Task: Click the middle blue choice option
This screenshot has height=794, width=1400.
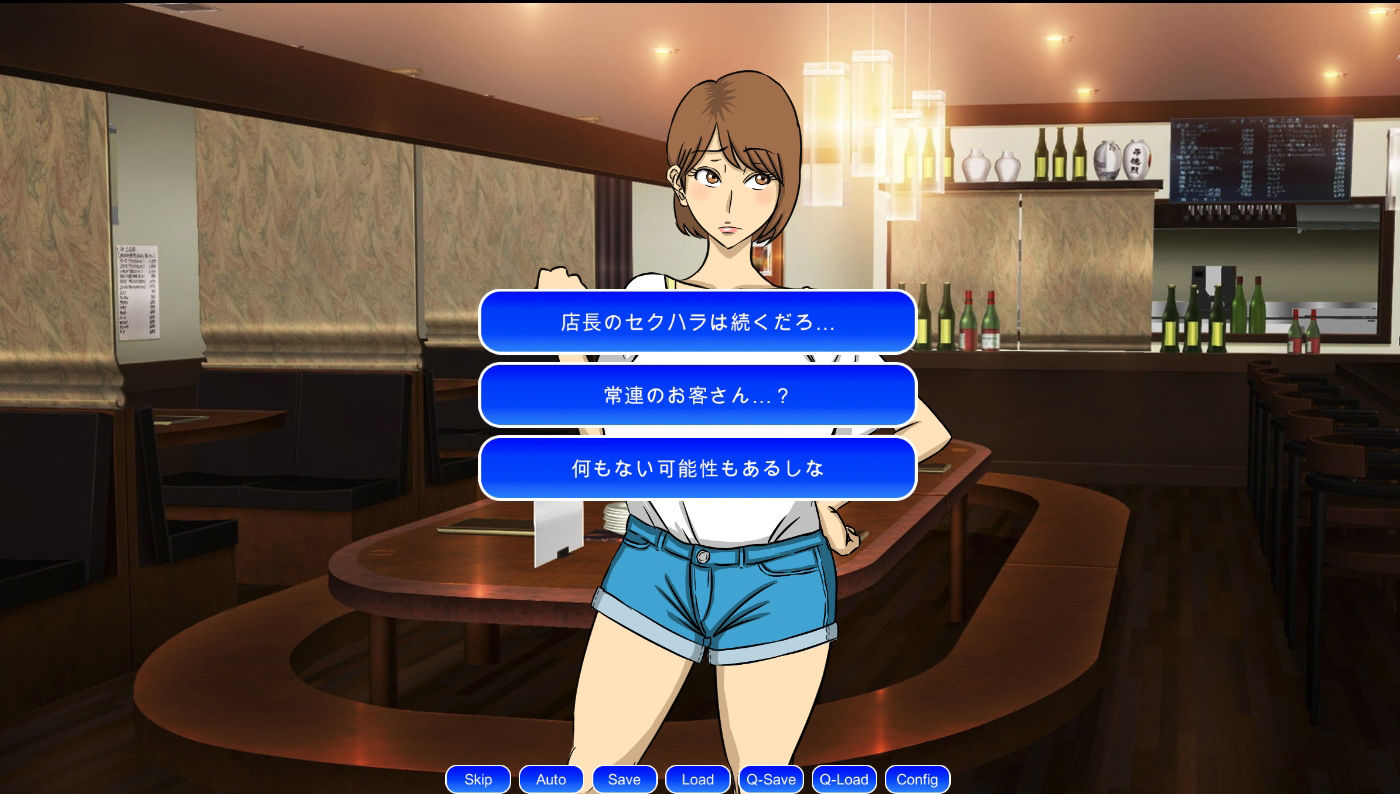Action: coord(697,395)
